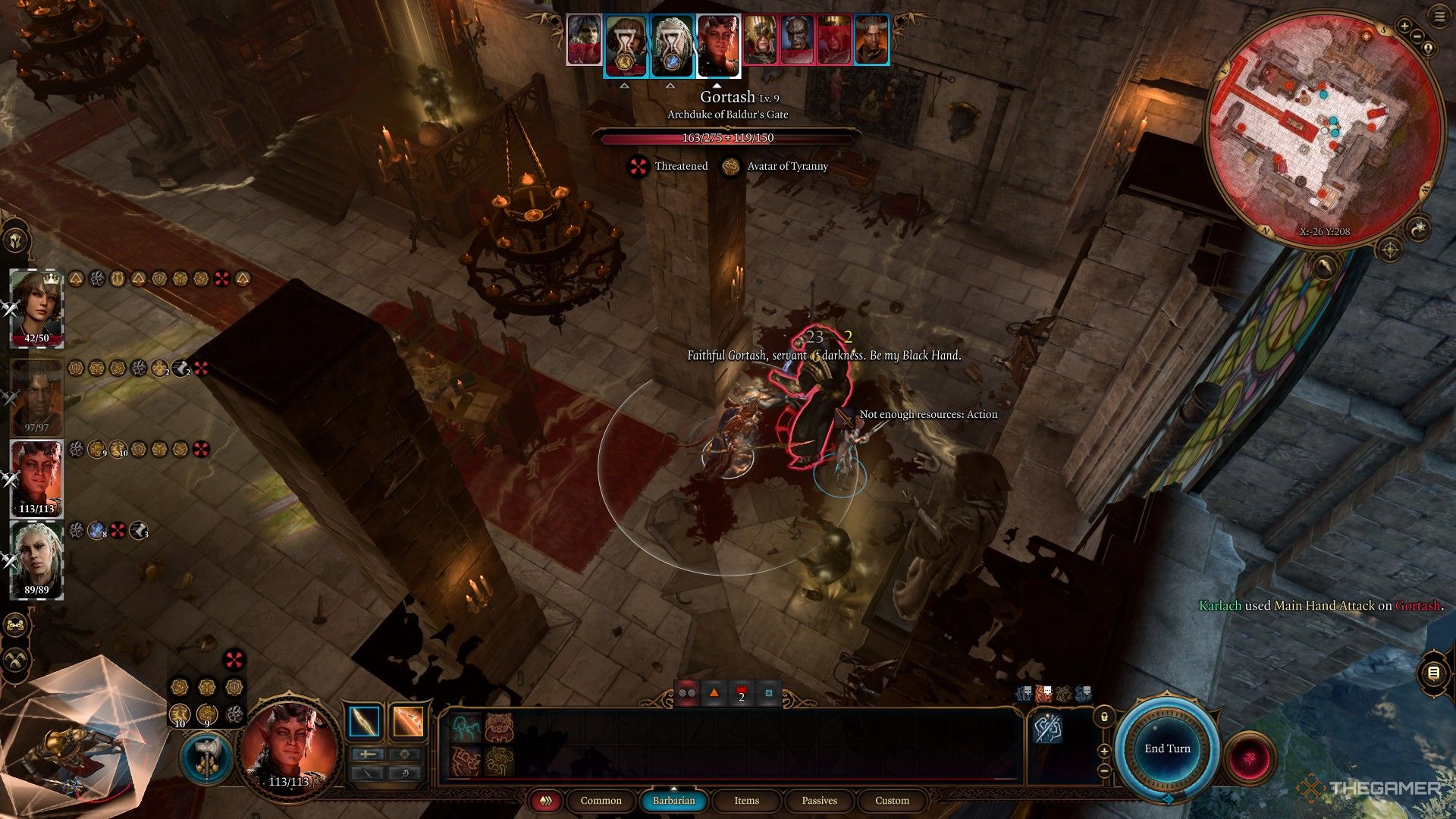Select the Barbarian hotbar tab
This screenshot has width=1456, height=819.
(x=673, y=801)
